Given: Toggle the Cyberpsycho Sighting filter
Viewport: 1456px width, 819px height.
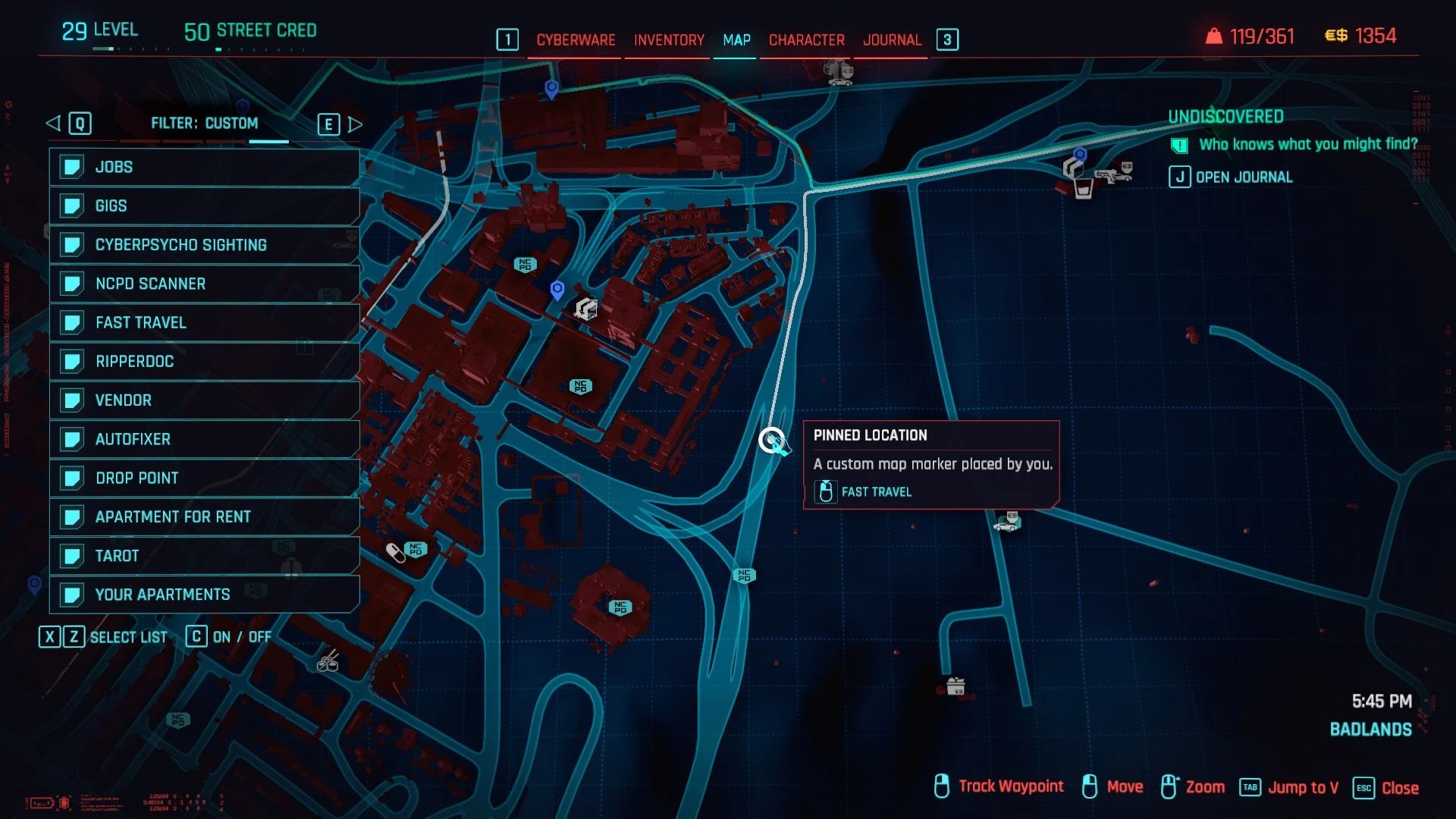Looking at the screenshot, I should tap(205, 244).
